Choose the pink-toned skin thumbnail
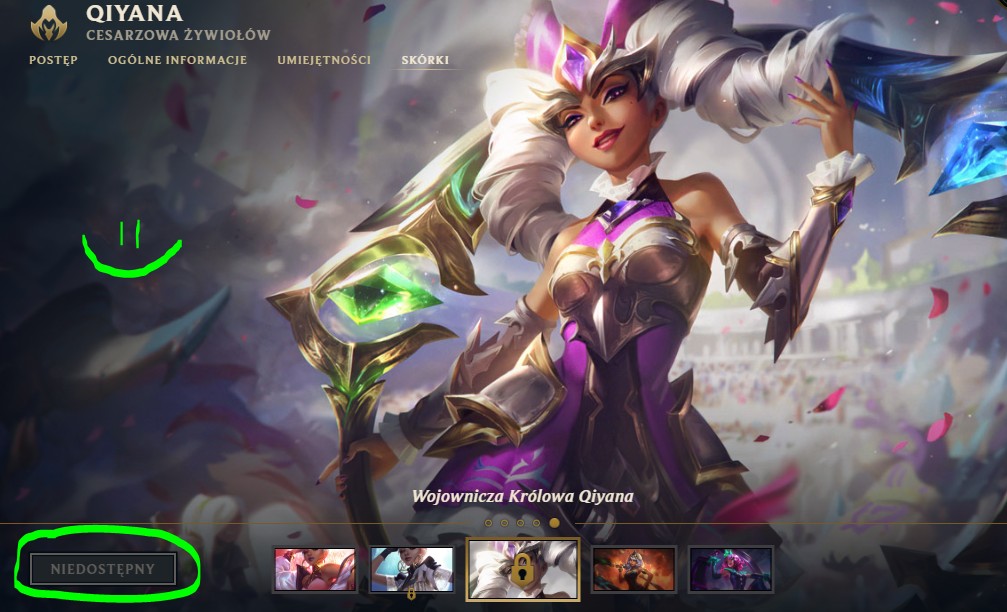 point(315,569)
